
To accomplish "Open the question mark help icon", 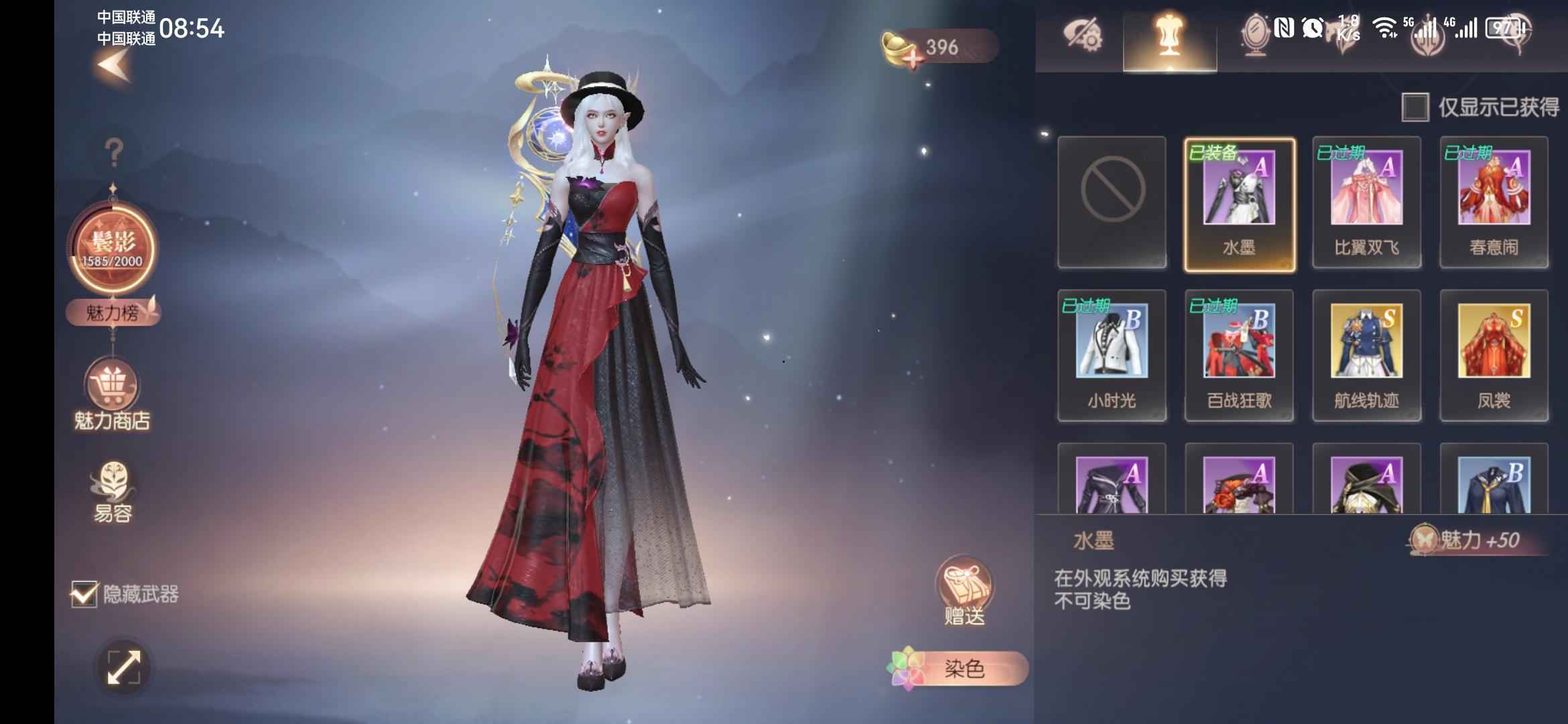I will [114, 153].
